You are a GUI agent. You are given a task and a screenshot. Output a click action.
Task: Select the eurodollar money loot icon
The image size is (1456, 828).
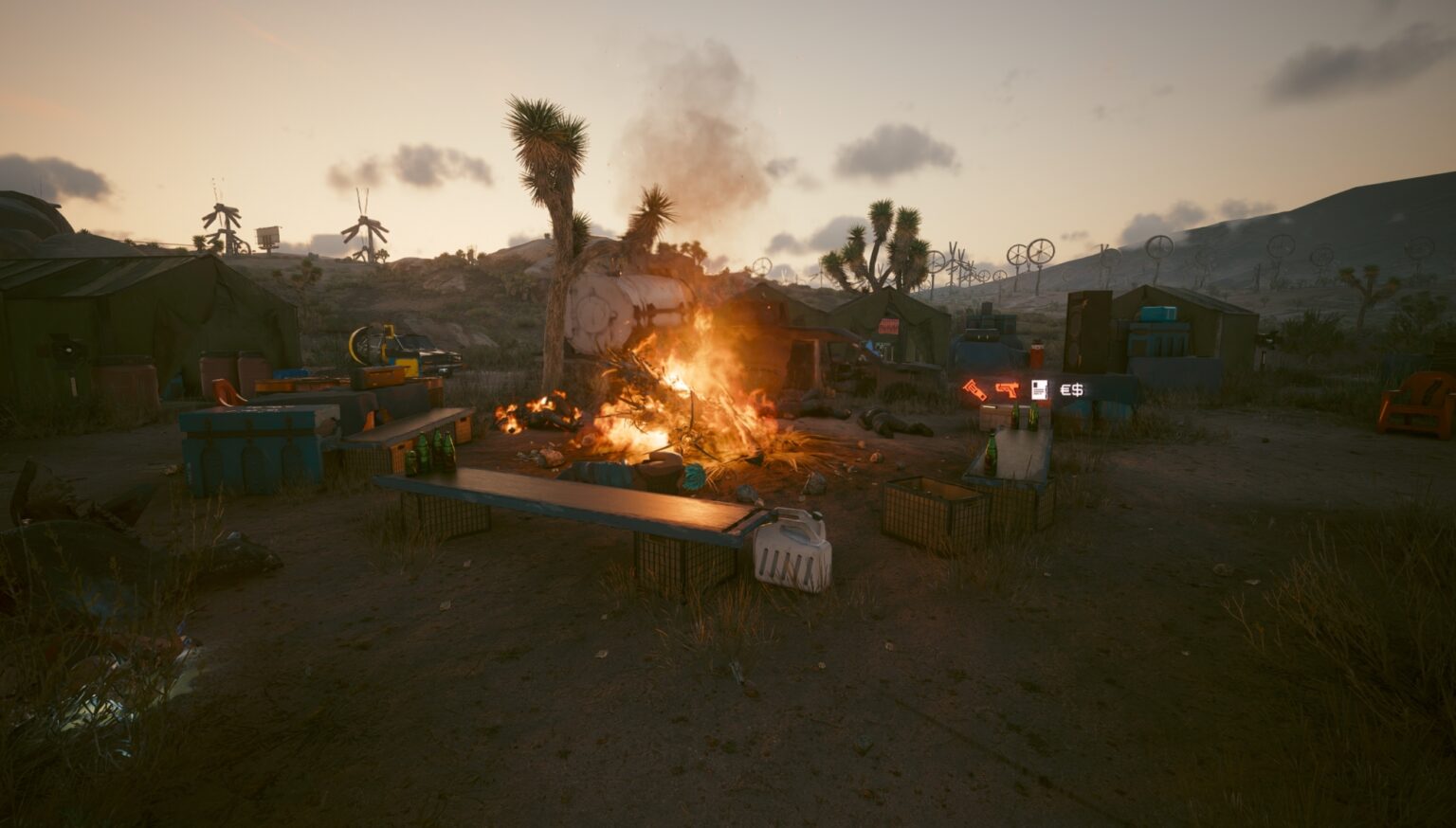1072,388
